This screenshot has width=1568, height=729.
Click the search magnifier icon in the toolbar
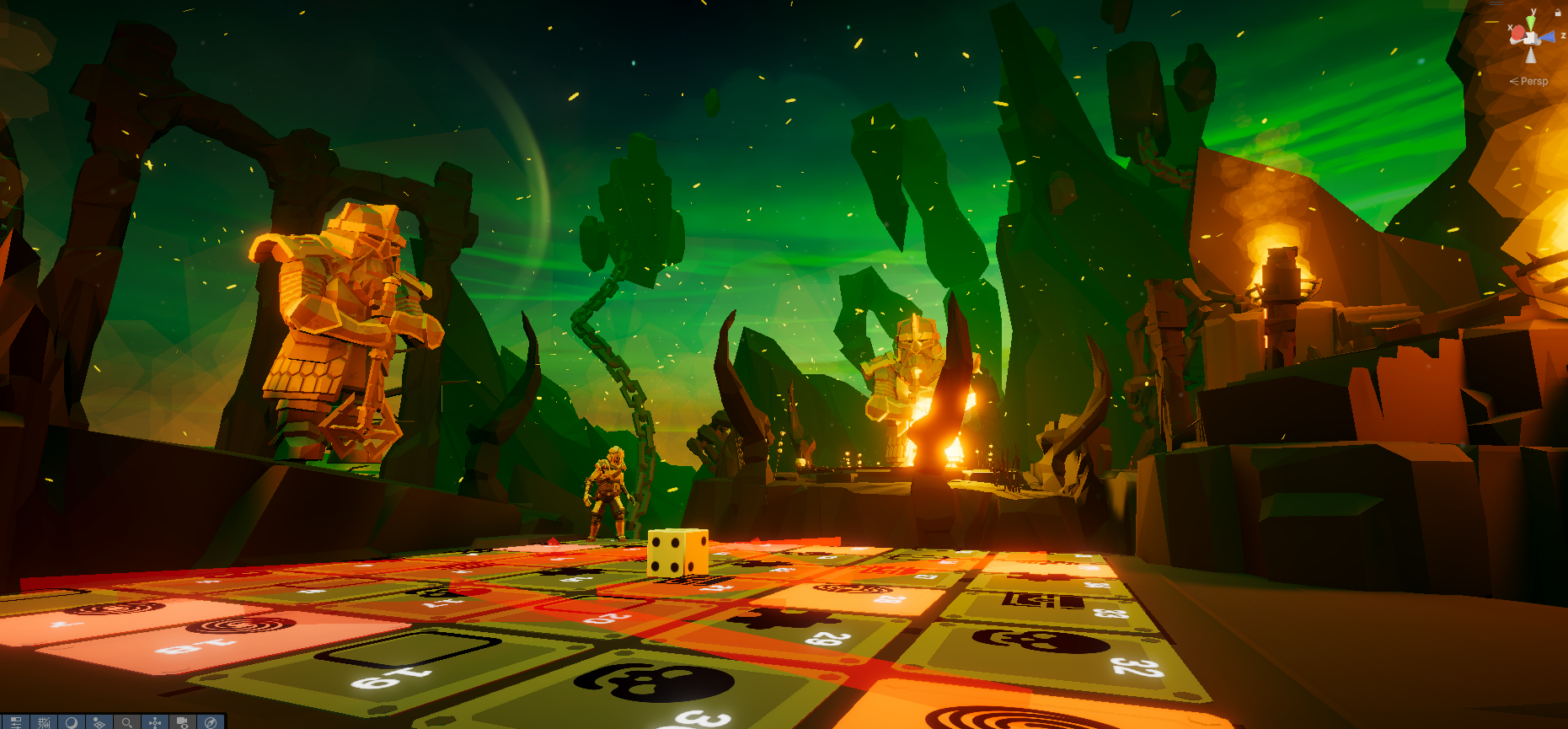pyautogui.click(x=127, y=722)
